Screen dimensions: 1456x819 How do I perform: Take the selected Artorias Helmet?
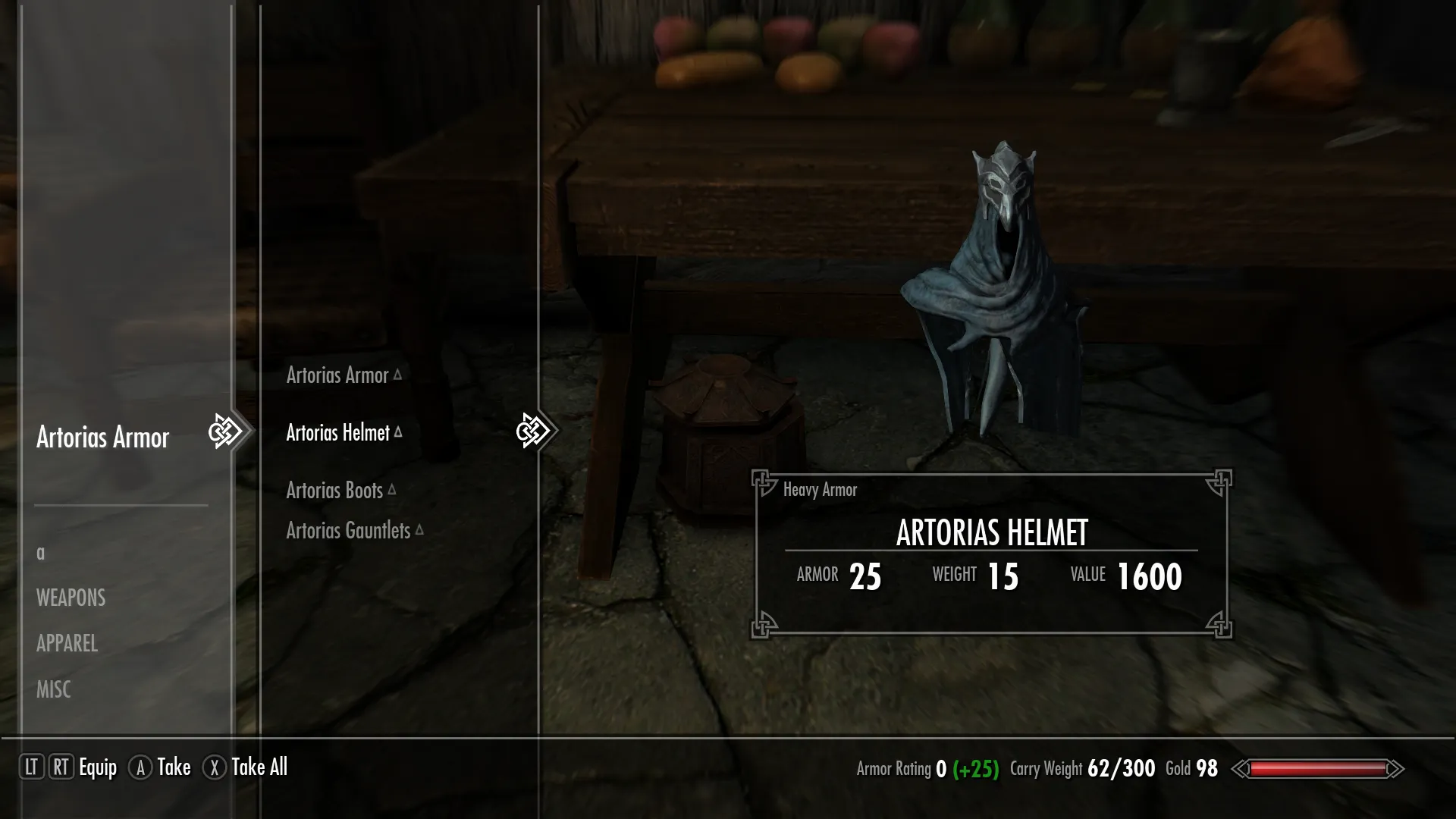click(174, 767)
